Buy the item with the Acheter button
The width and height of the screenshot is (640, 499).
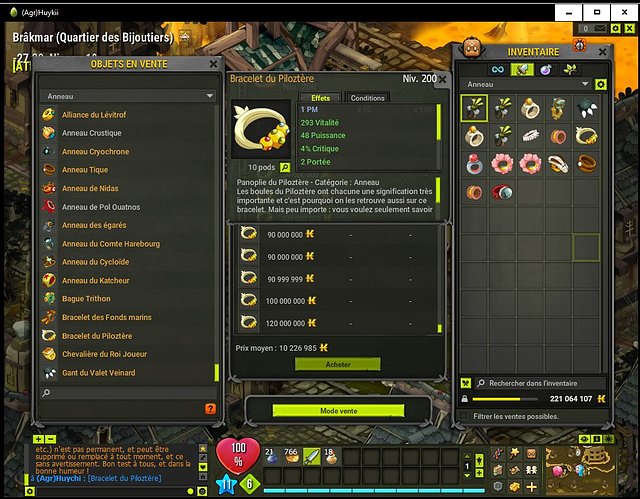coord(338,365)
